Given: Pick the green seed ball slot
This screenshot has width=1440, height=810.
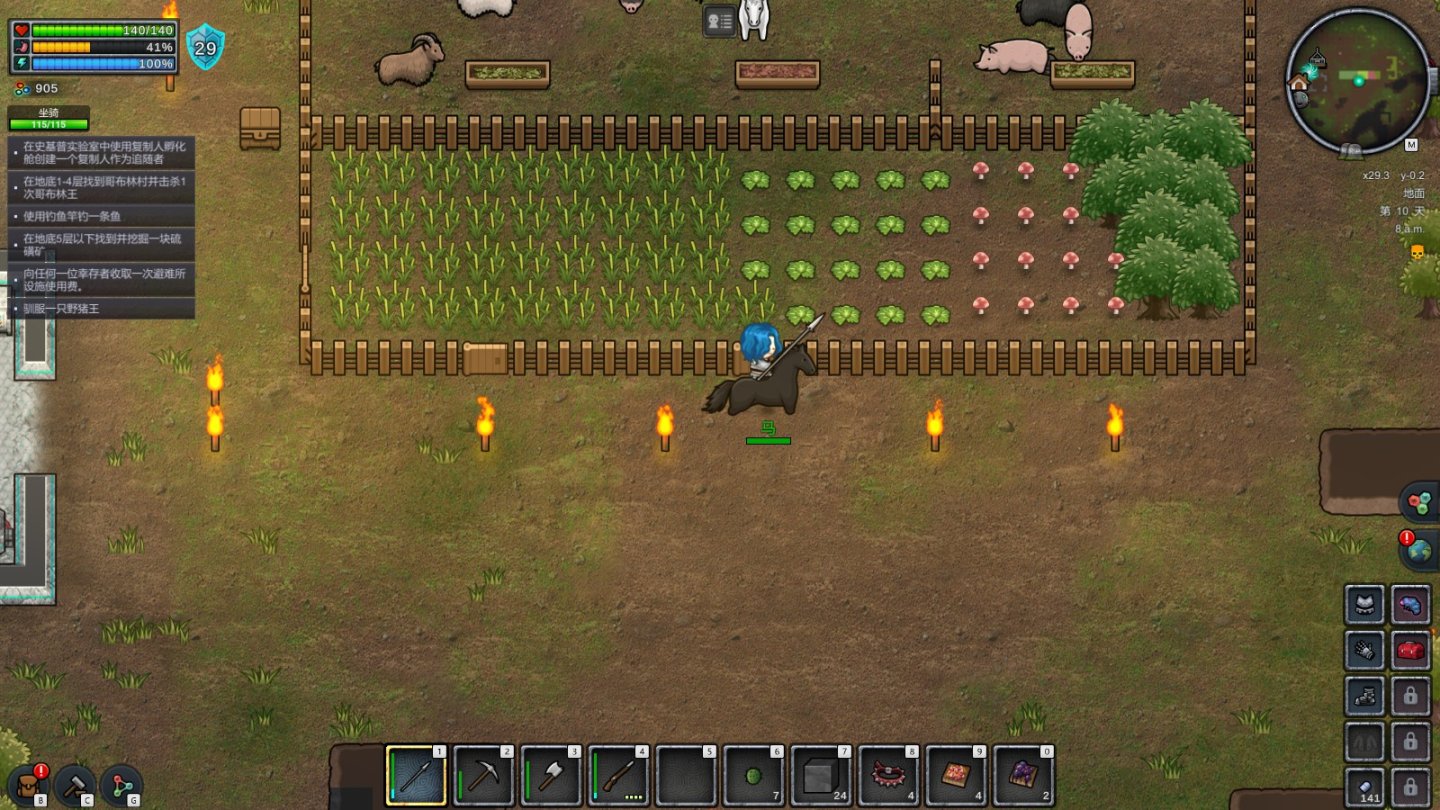Looking at the screenshot, I should tap(755, 776).
